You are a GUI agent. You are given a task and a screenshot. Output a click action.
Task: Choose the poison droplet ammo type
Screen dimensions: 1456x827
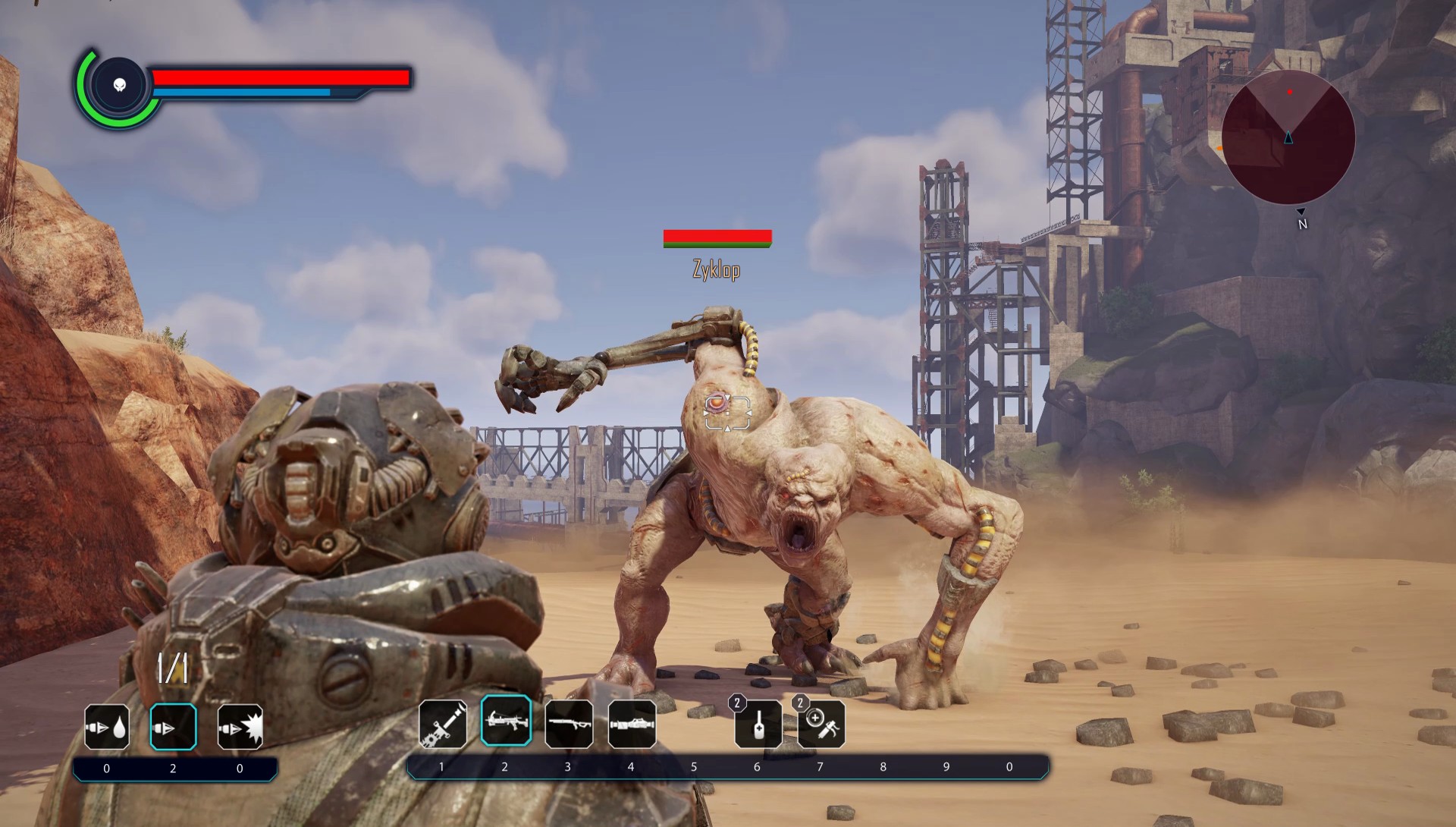point(107,727)
